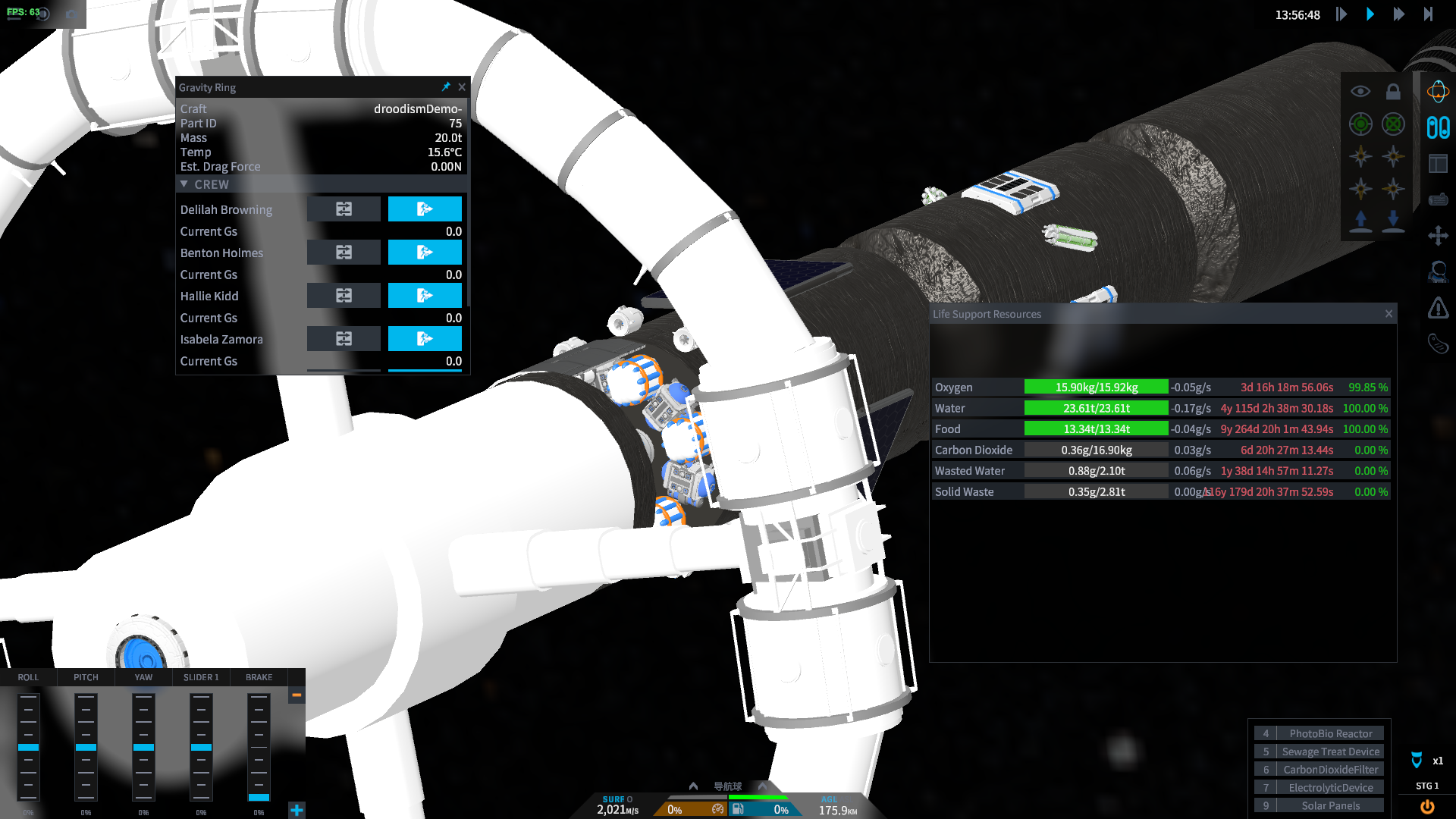1456x819 pixels.
Task: Toggle the Sewage Treat Device group
Action: 1330,752
